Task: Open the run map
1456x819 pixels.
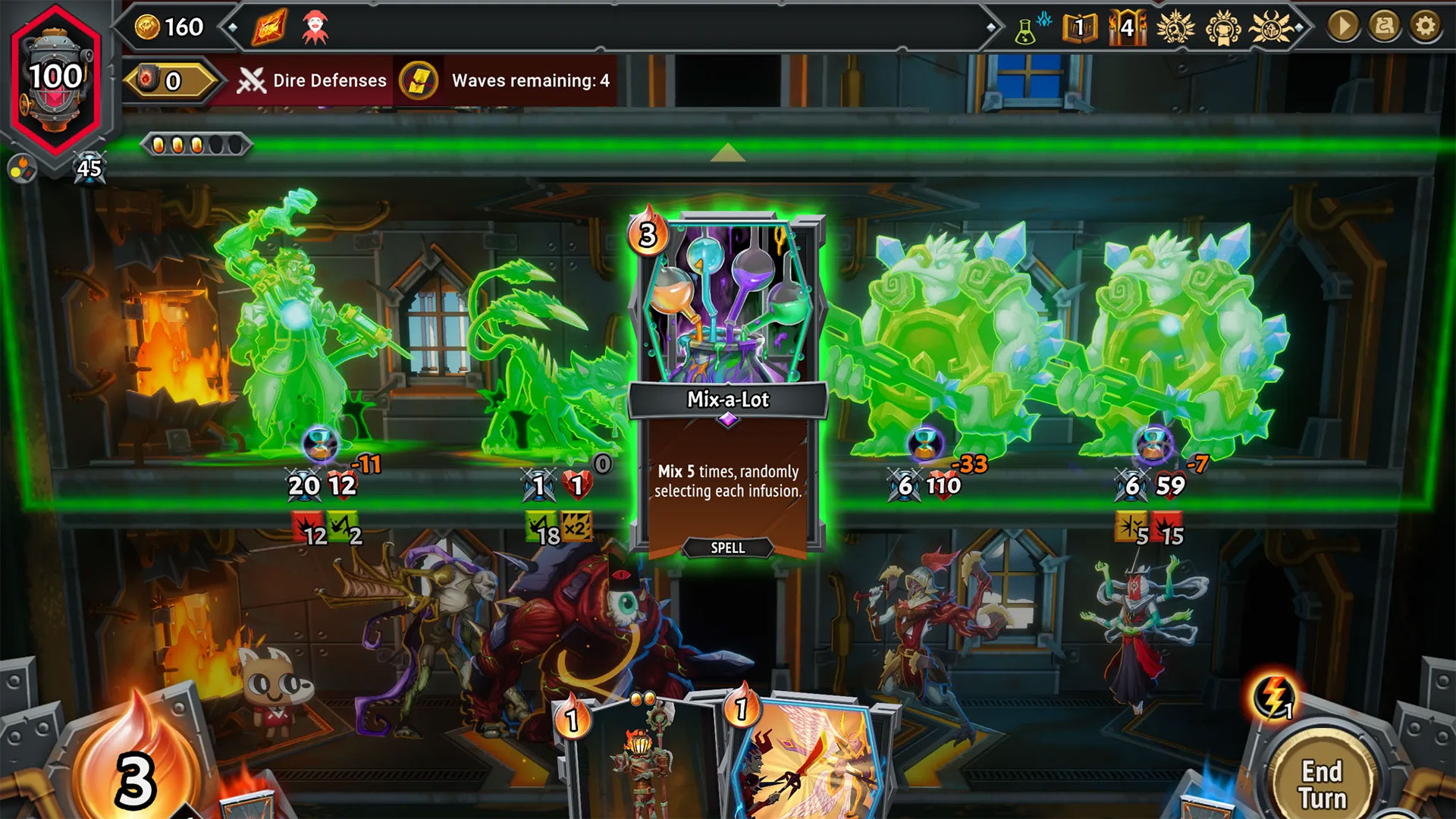Action: coord(1385,27)
